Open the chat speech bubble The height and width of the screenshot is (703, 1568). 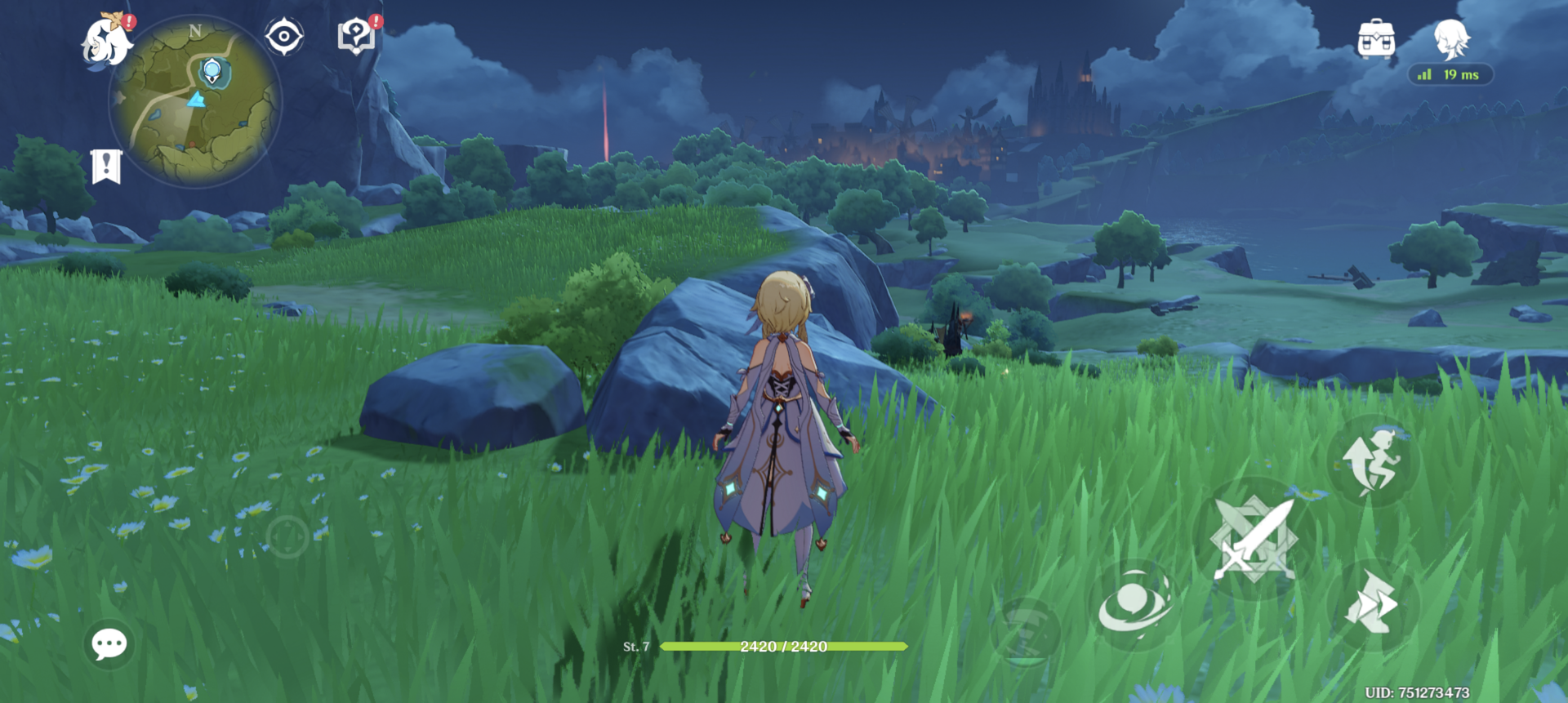(109, 644)
